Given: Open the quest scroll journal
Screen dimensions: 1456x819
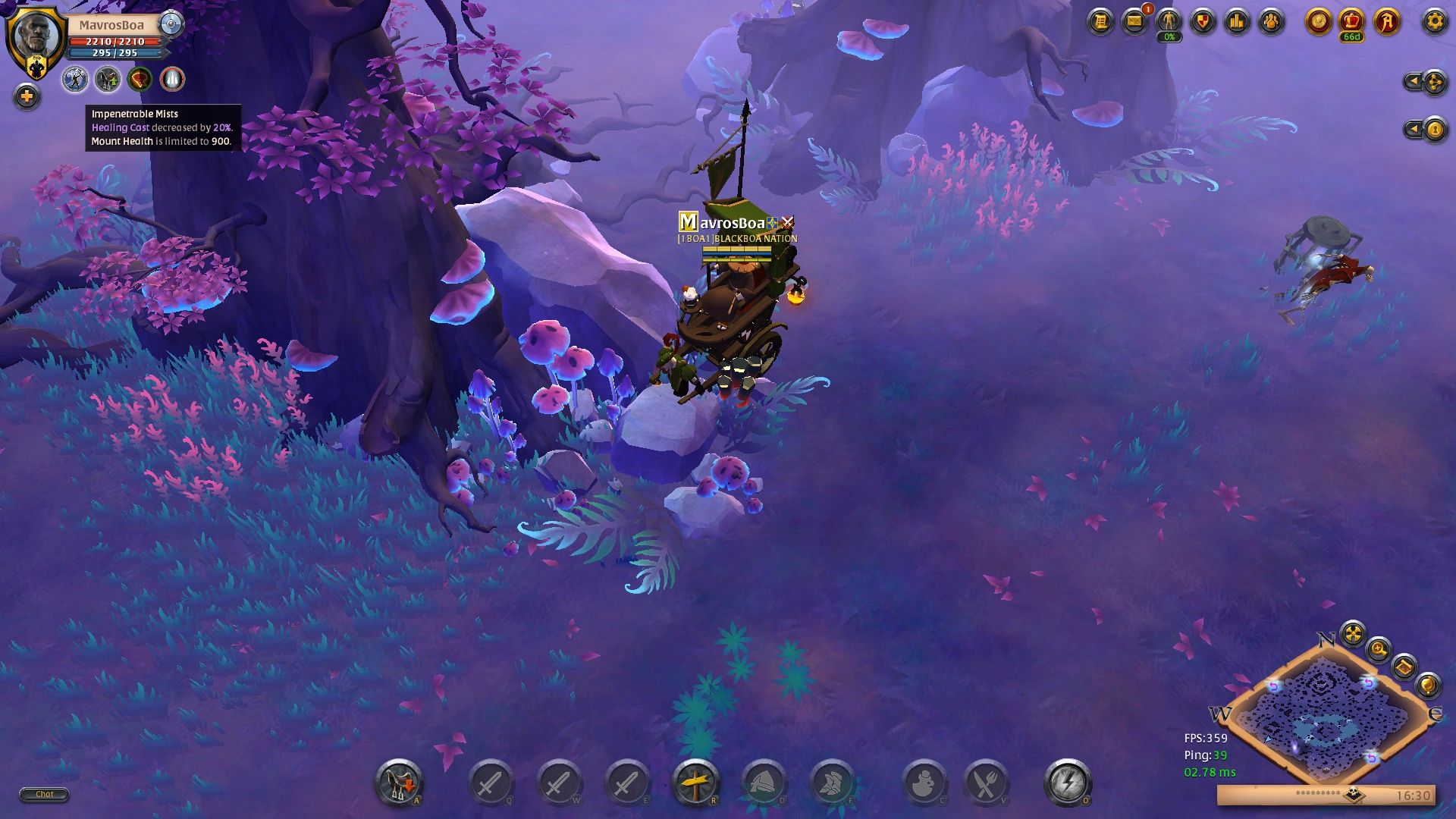Looking at the screenshot, I should pyautogui.click(x=1100, y=21).
